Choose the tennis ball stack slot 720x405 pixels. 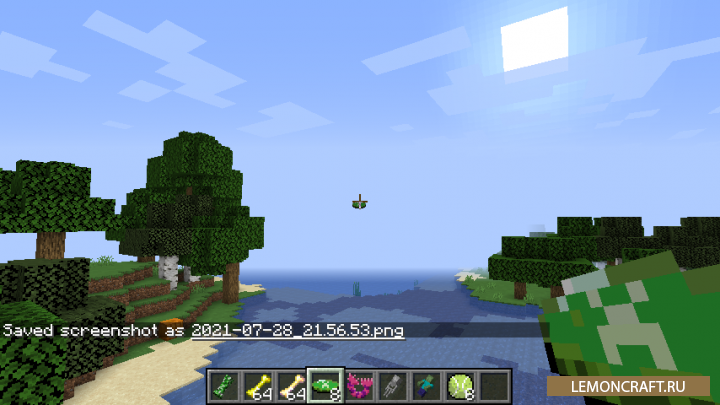(461, 384)
